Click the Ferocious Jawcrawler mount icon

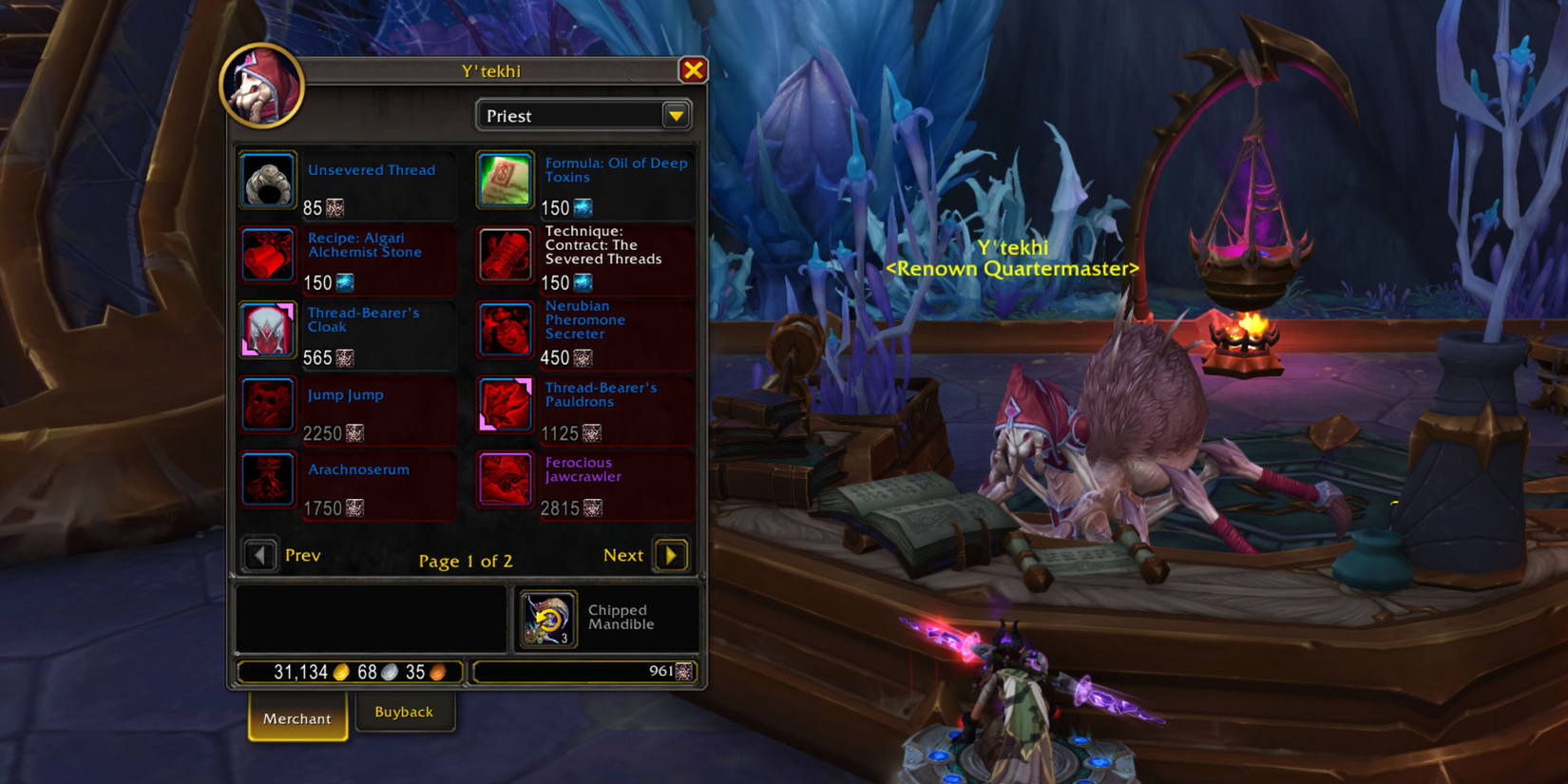[x=505, y=480]
